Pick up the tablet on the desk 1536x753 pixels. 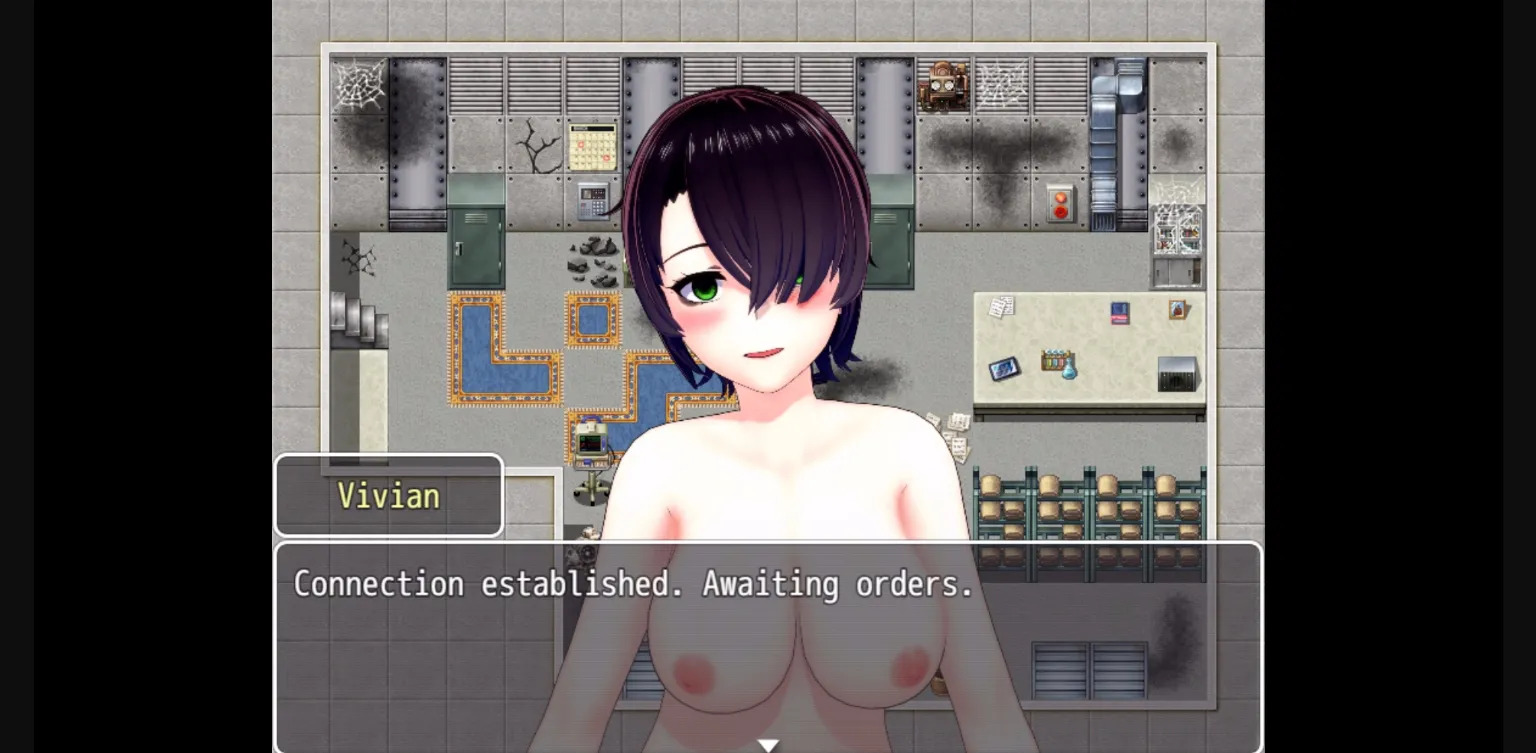coord(1004,369)
